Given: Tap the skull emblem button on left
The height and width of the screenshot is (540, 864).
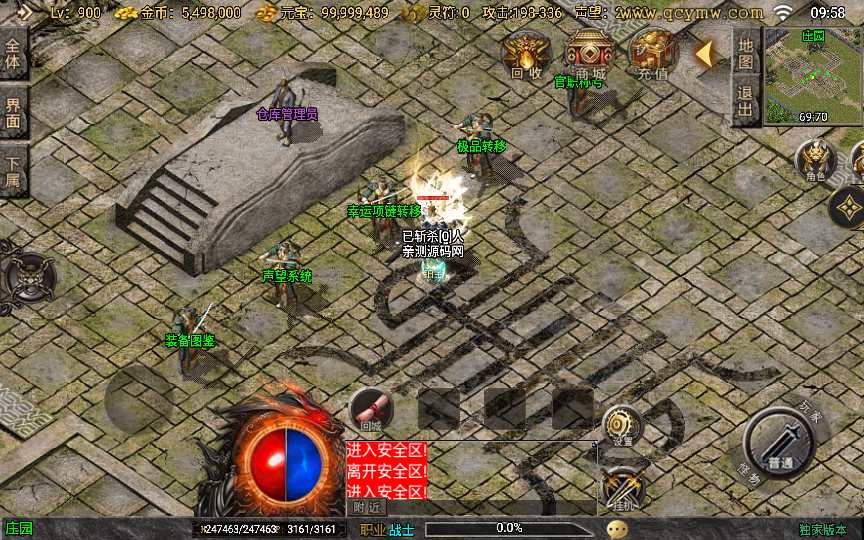Looking at the screenshot, I should [x=28, y=272].
